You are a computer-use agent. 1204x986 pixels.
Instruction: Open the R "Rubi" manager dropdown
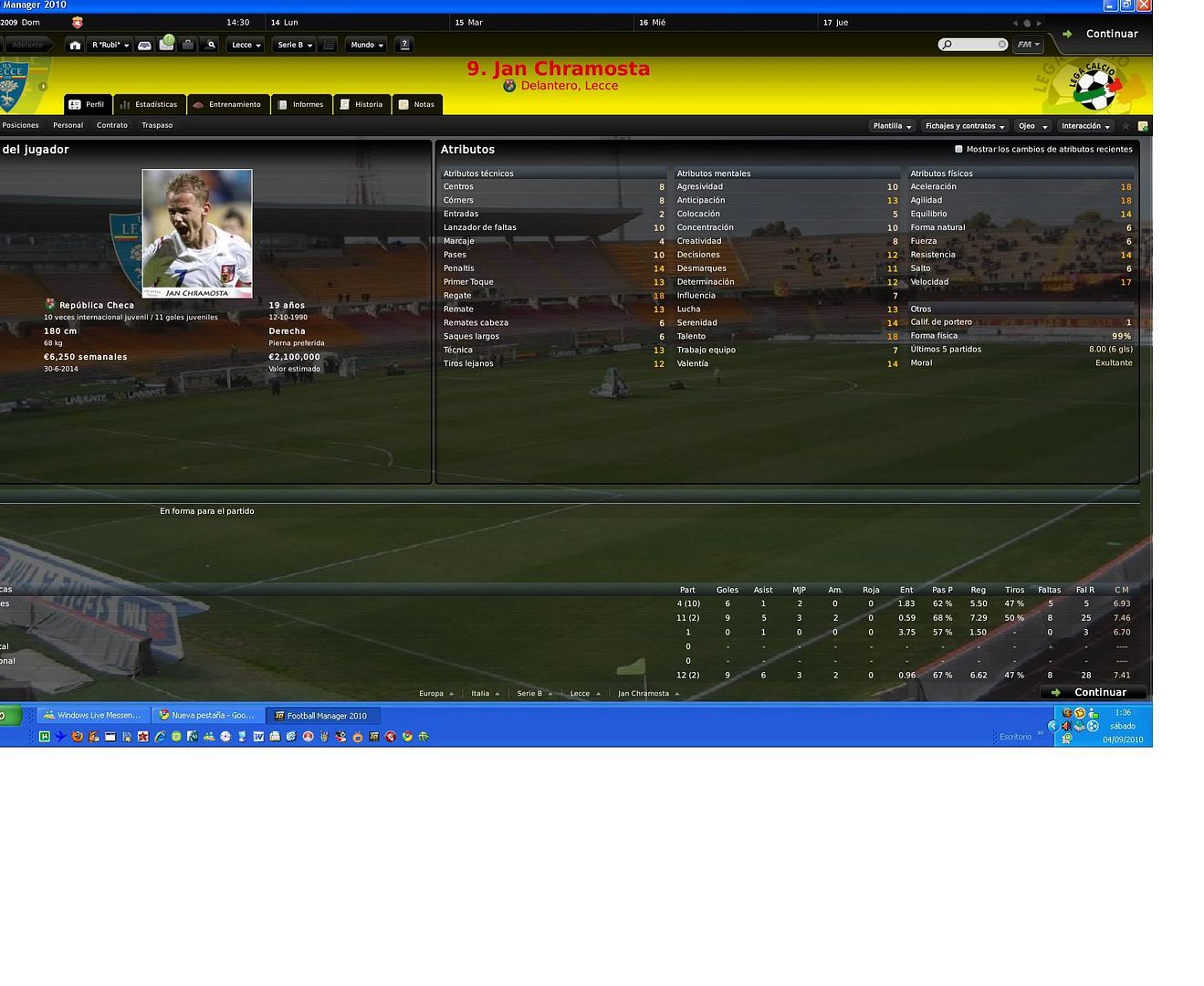pos(110,45)
